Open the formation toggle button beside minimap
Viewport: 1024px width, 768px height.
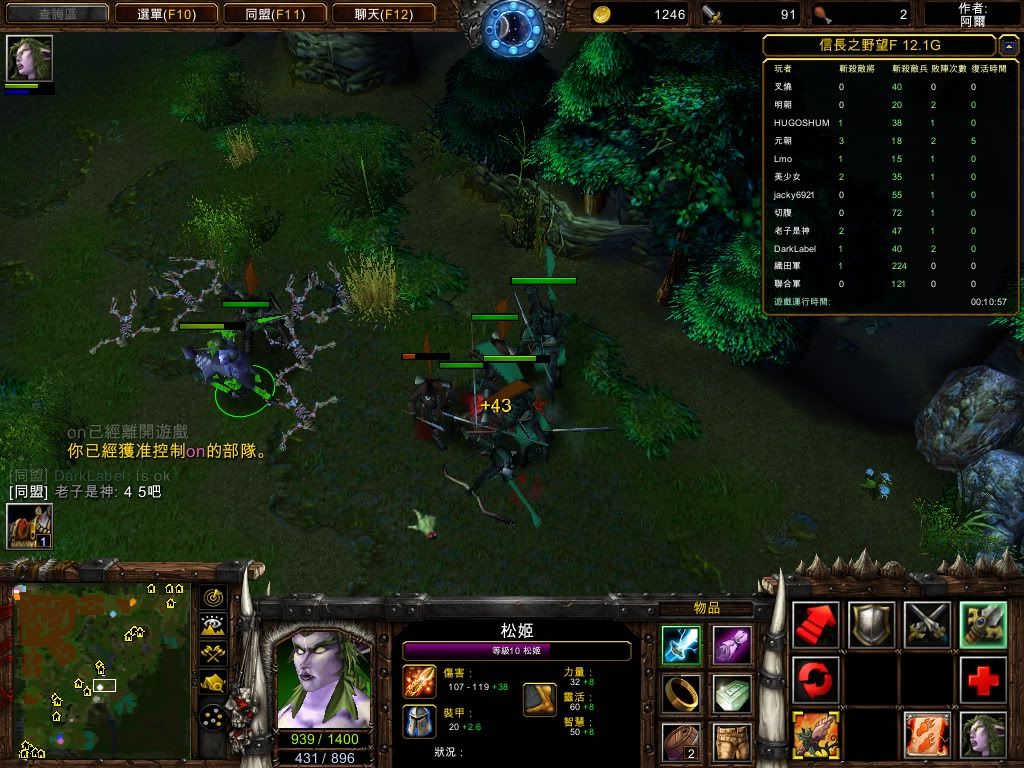pyautogui.click(x=213, y=718)
